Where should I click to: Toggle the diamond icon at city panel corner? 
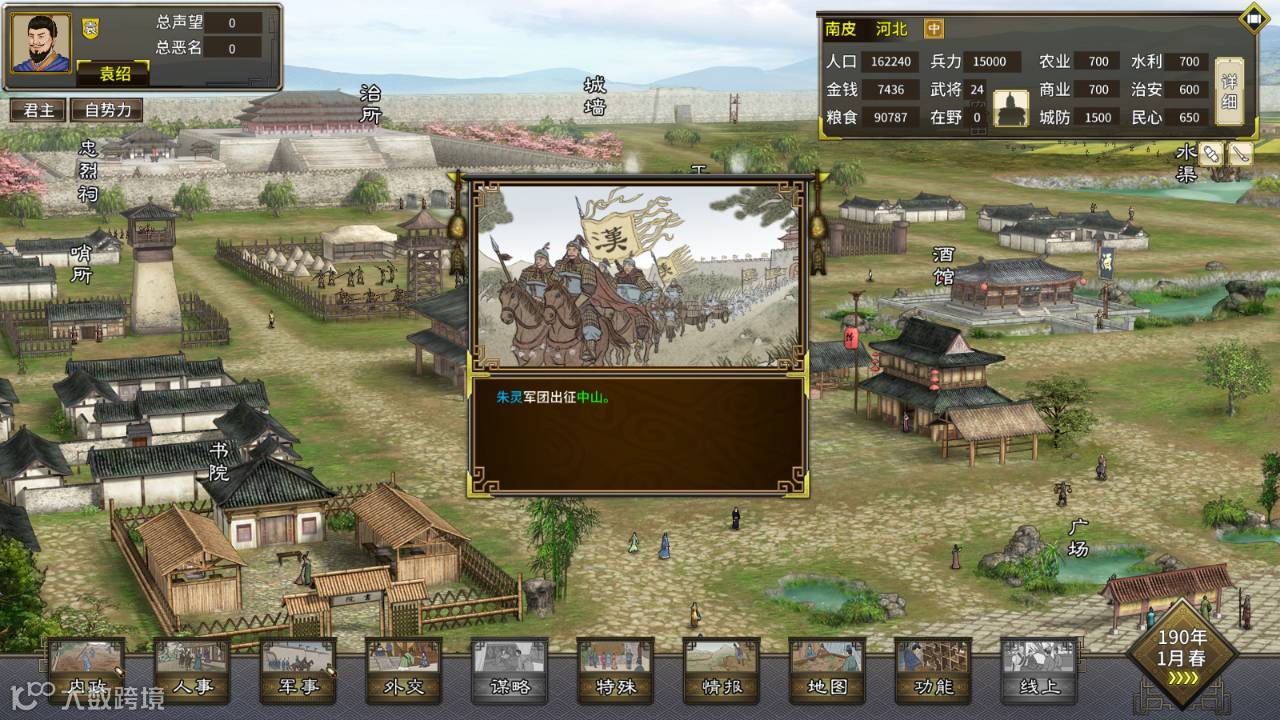(1254, 17)
